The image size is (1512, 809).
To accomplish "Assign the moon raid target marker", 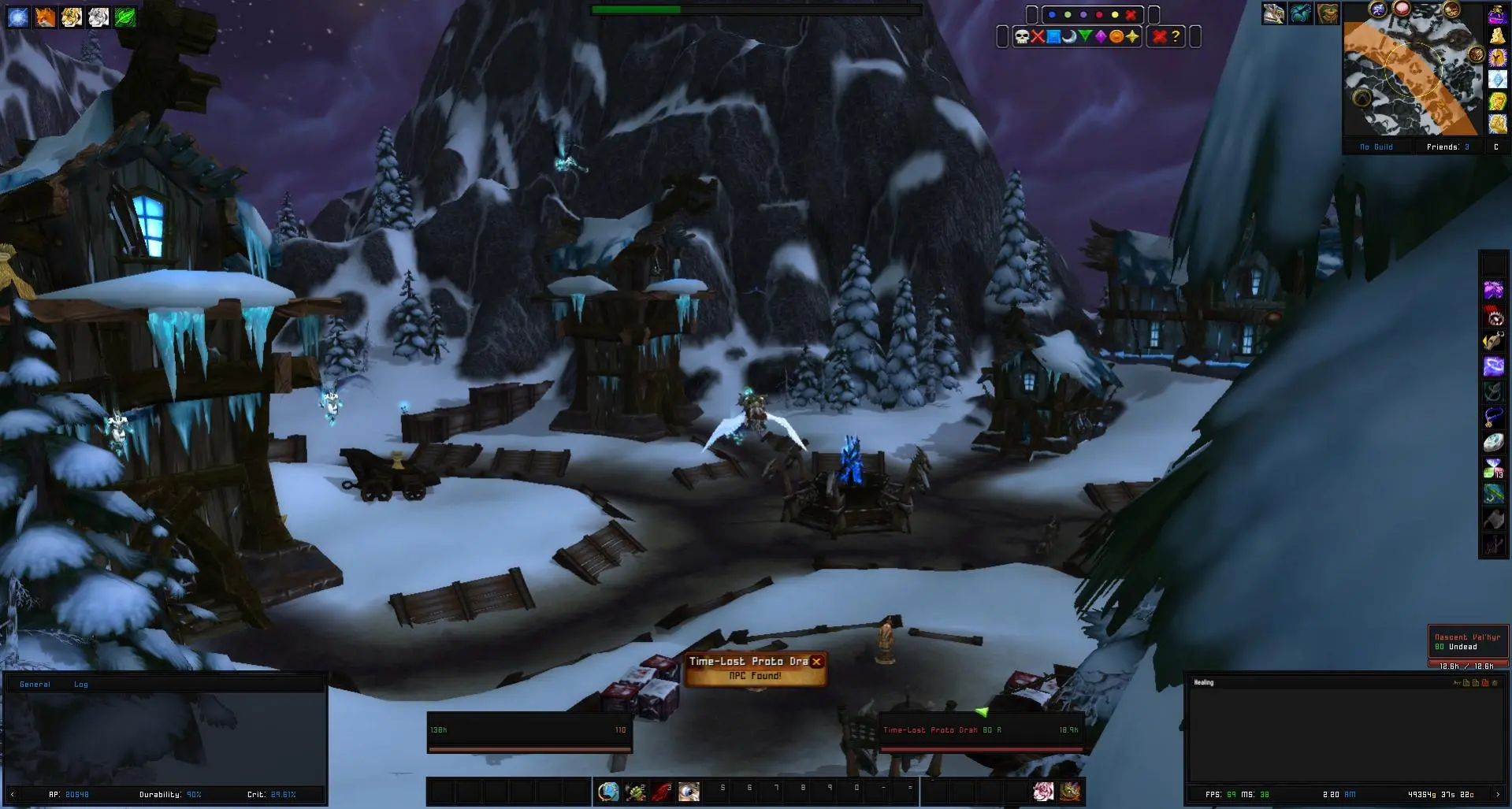I will click(x=1069, y=36).
